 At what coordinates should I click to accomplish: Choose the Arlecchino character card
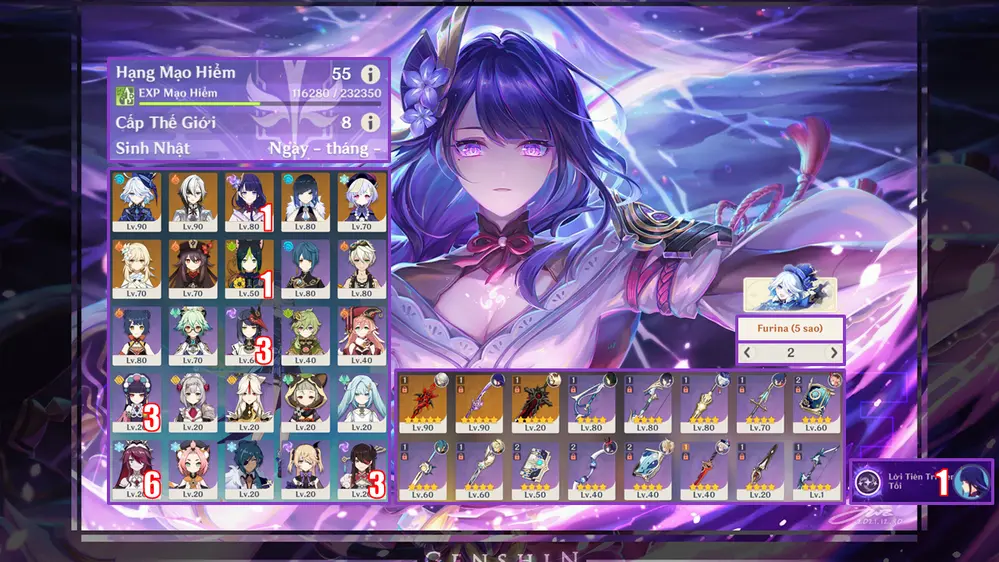192,198
